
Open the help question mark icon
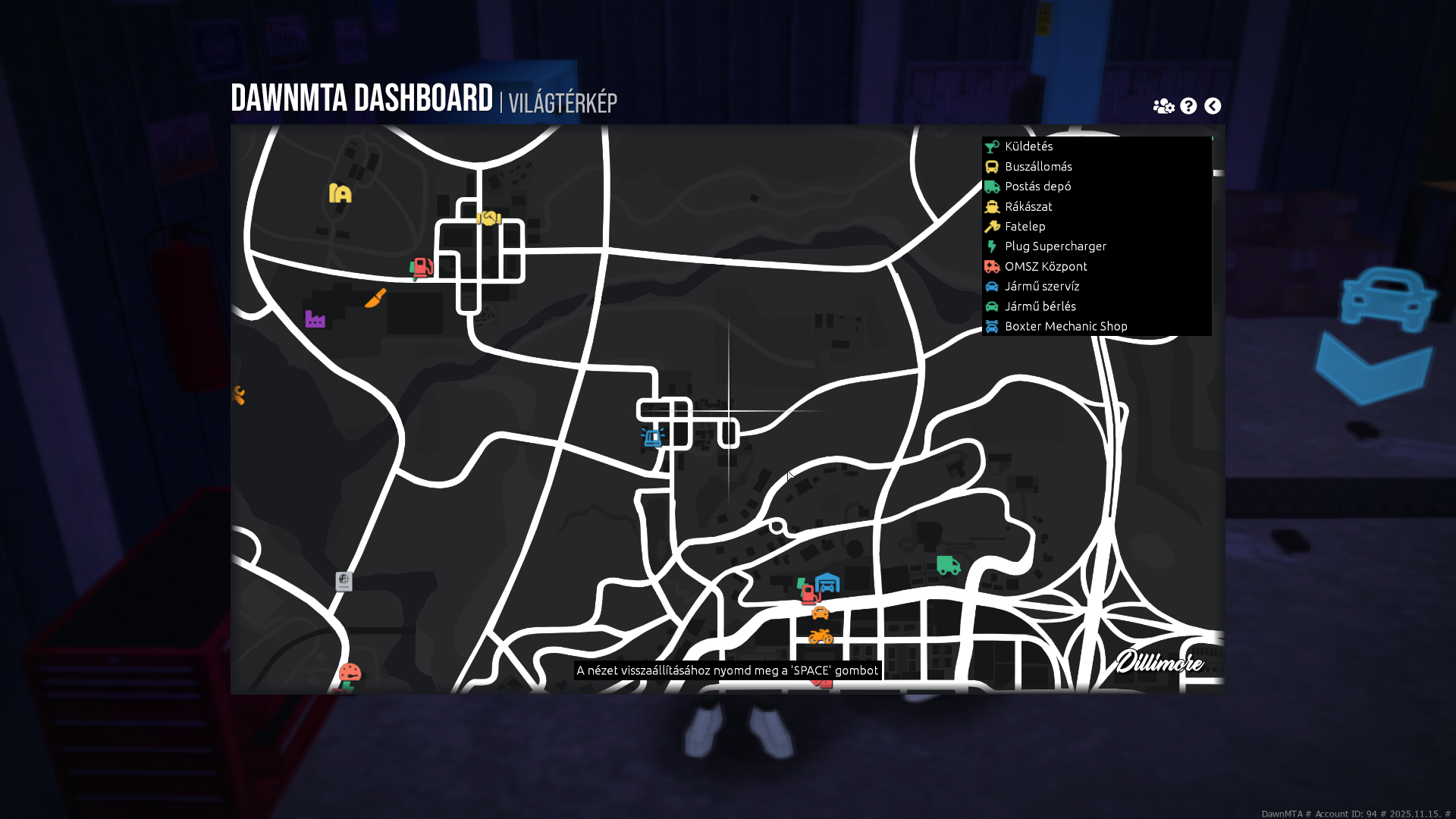coord(1188,106)
